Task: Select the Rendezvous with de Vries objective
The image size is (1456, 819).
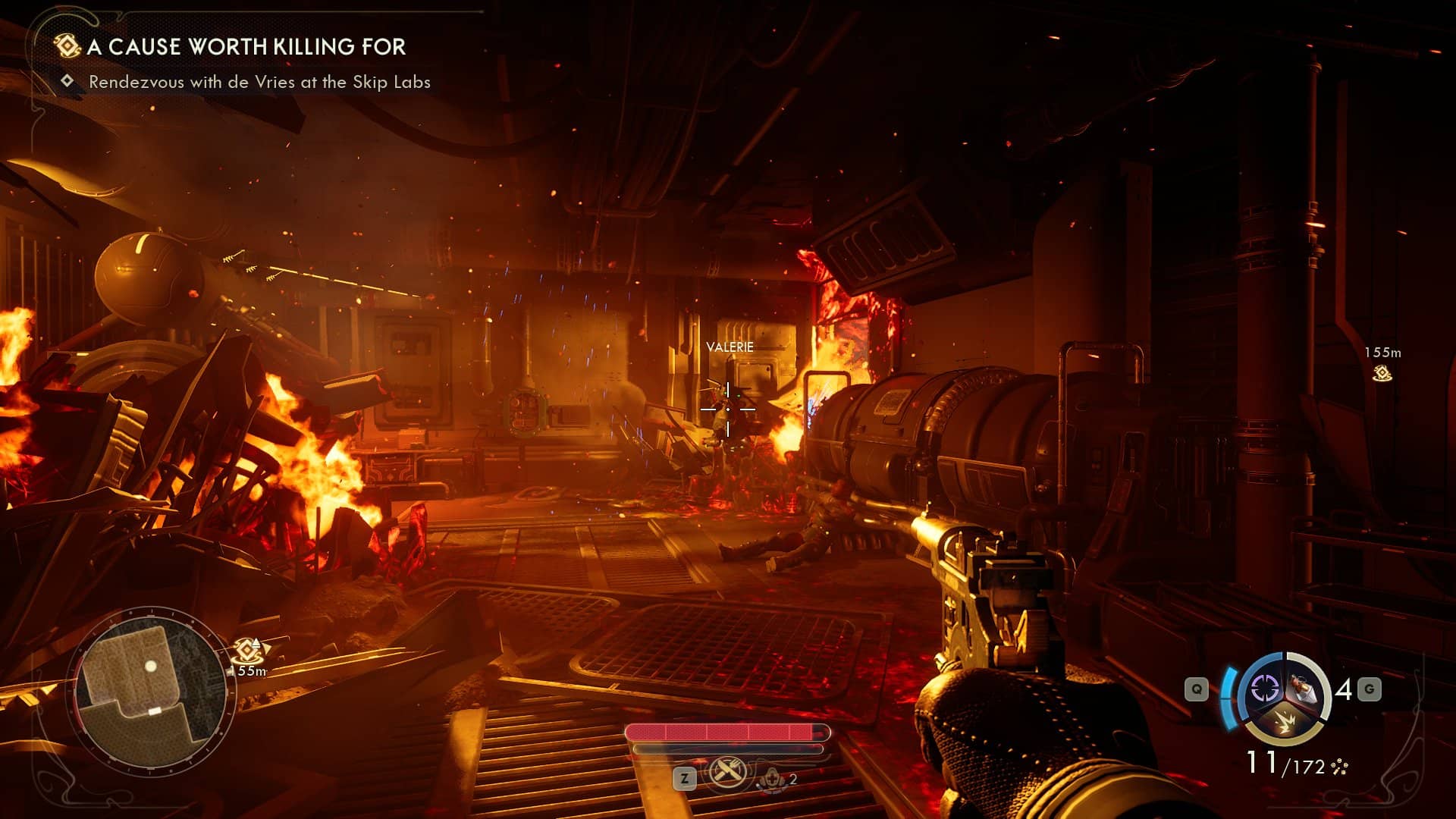Action: [x=259, y=82]
